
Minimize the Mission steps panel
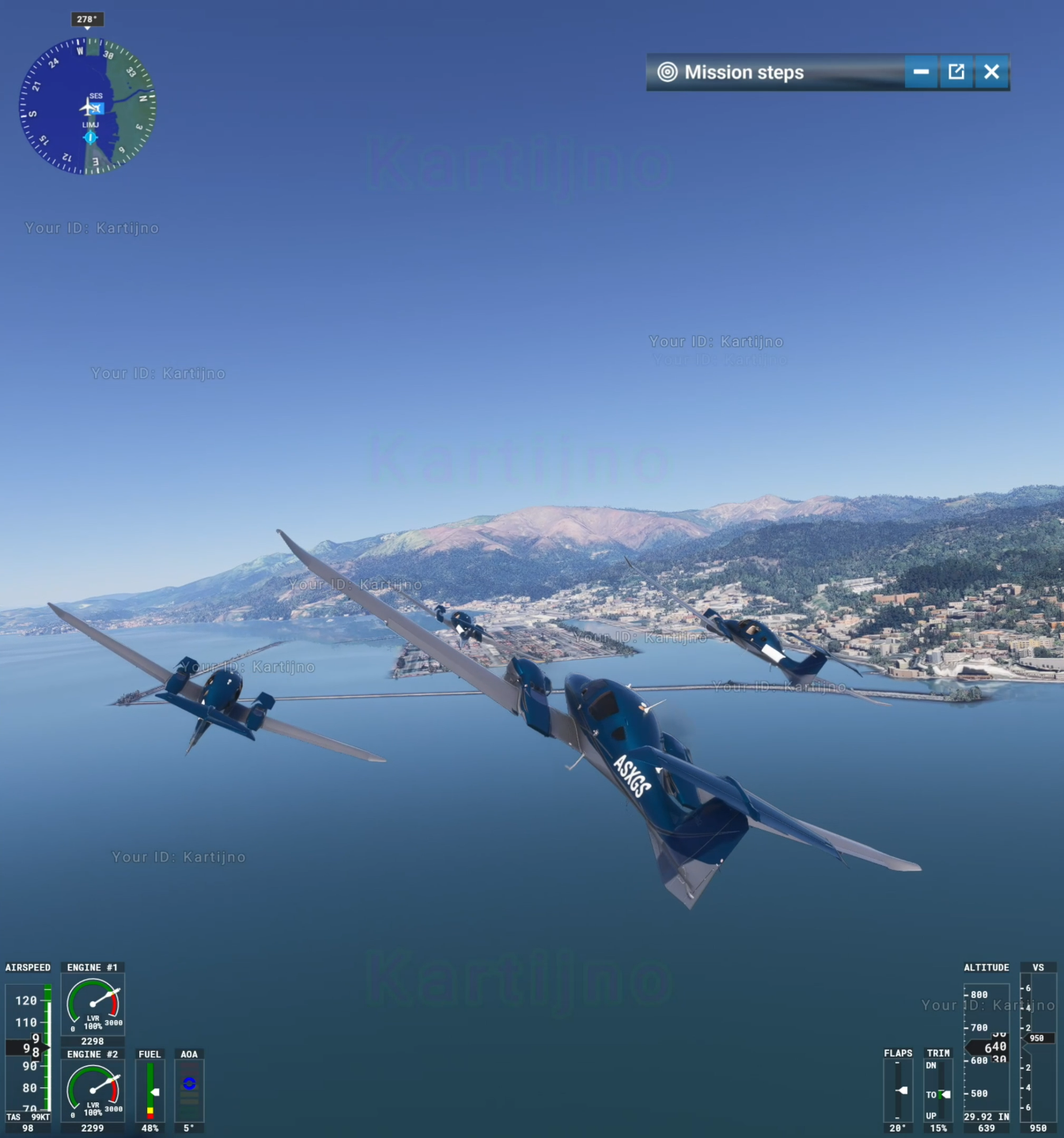click(x=921, y=72)
